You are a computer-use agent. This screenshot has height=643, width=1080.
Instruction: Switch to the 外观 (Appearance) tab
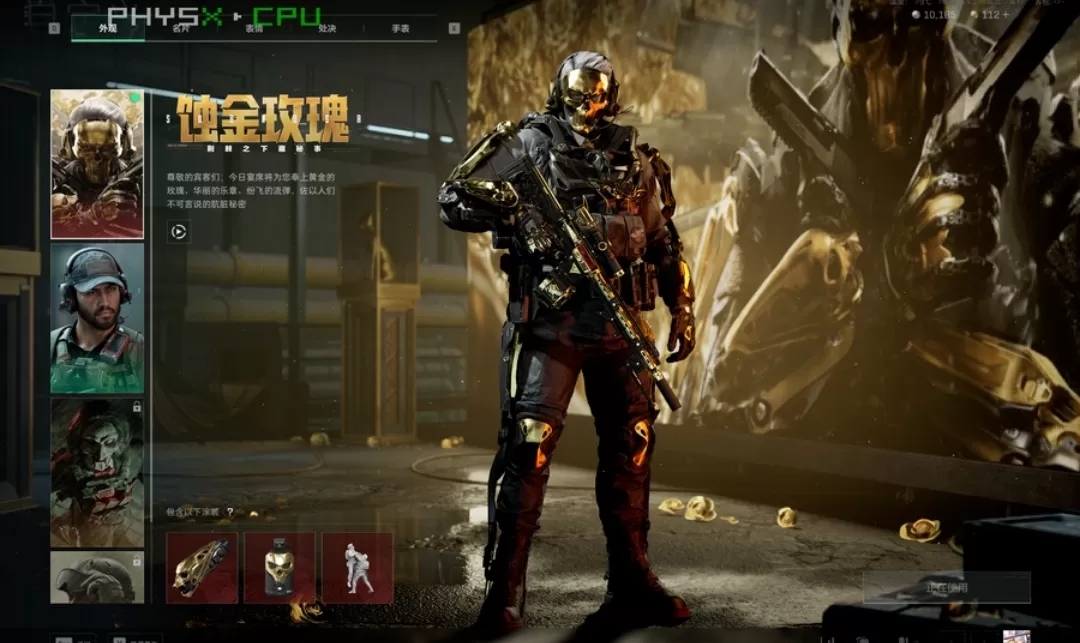(108, 29)
